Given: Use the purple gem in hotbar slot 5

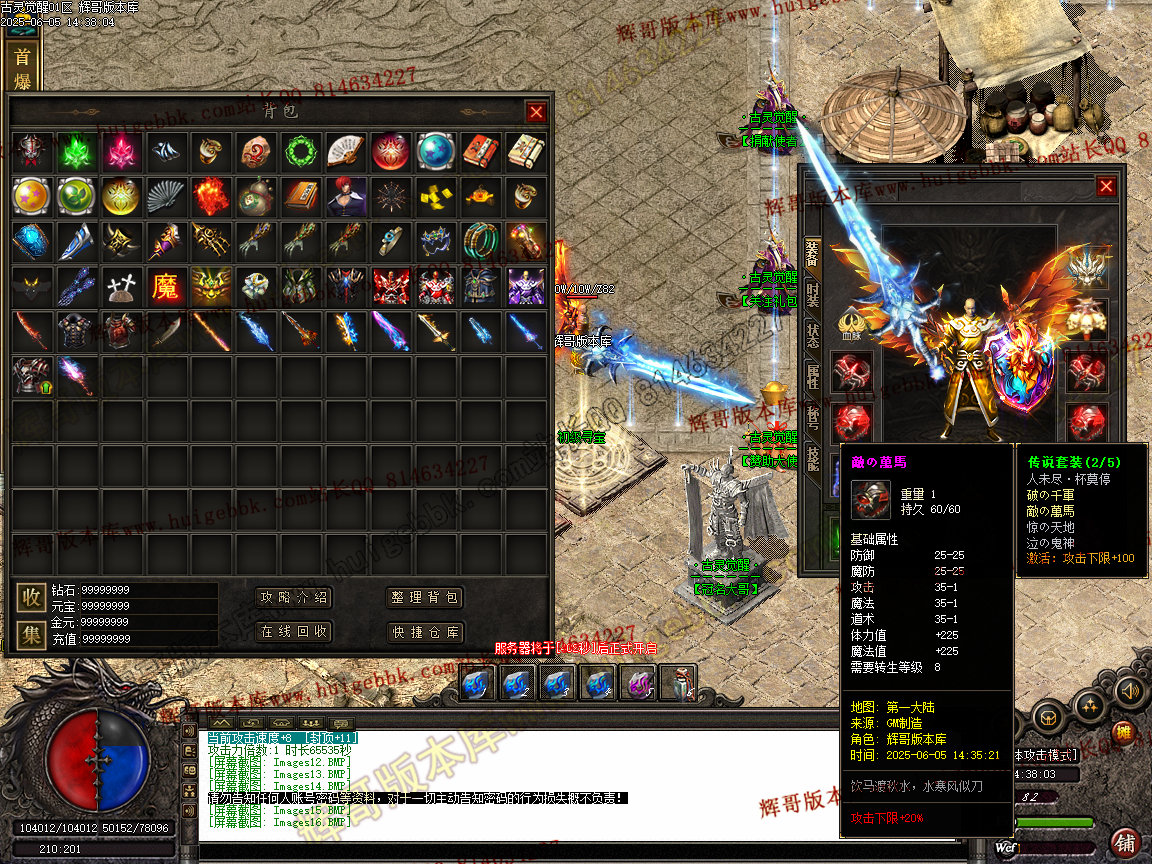Looking at the screenshot, I should 637,683.
